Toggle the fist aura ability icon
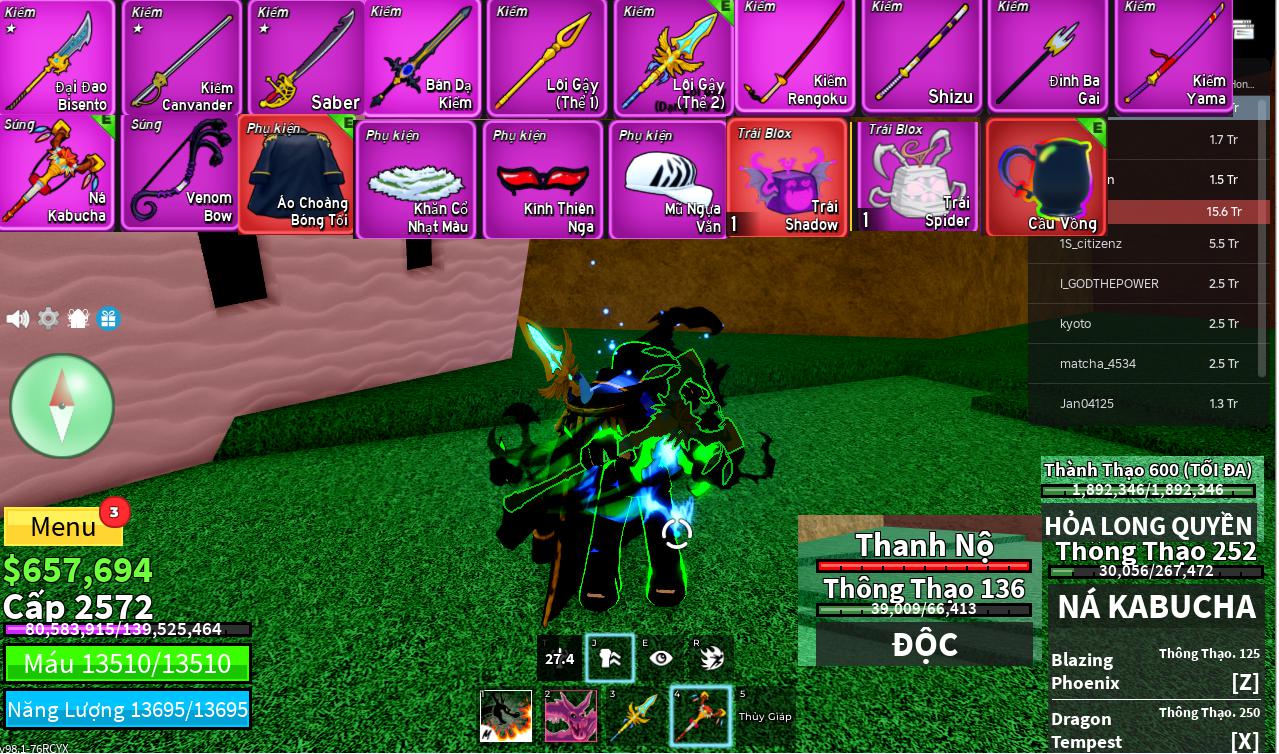This screenshot has height=754, width=1279. [x=609, y=658]
